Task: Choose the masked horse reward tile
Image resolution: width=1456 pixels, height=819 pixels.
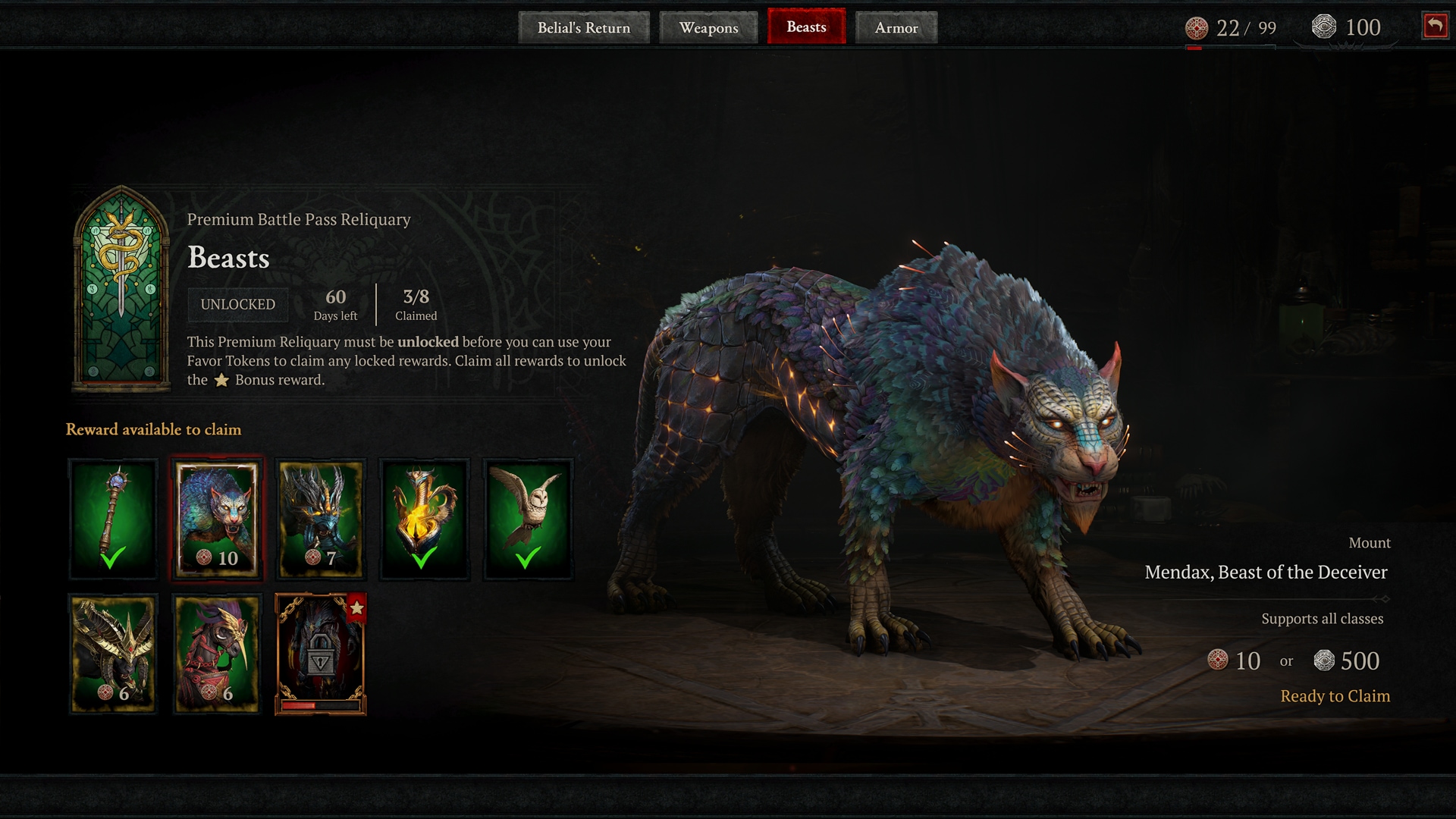Action: (x=218, y=654)
